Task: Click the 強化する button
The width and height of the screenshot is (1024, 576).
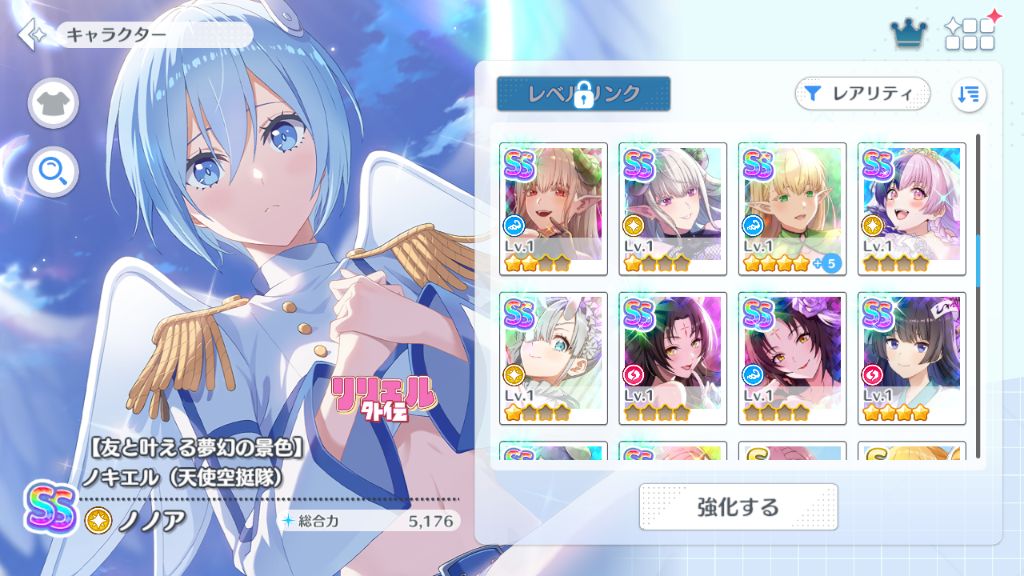Action: tap(738, 507)
